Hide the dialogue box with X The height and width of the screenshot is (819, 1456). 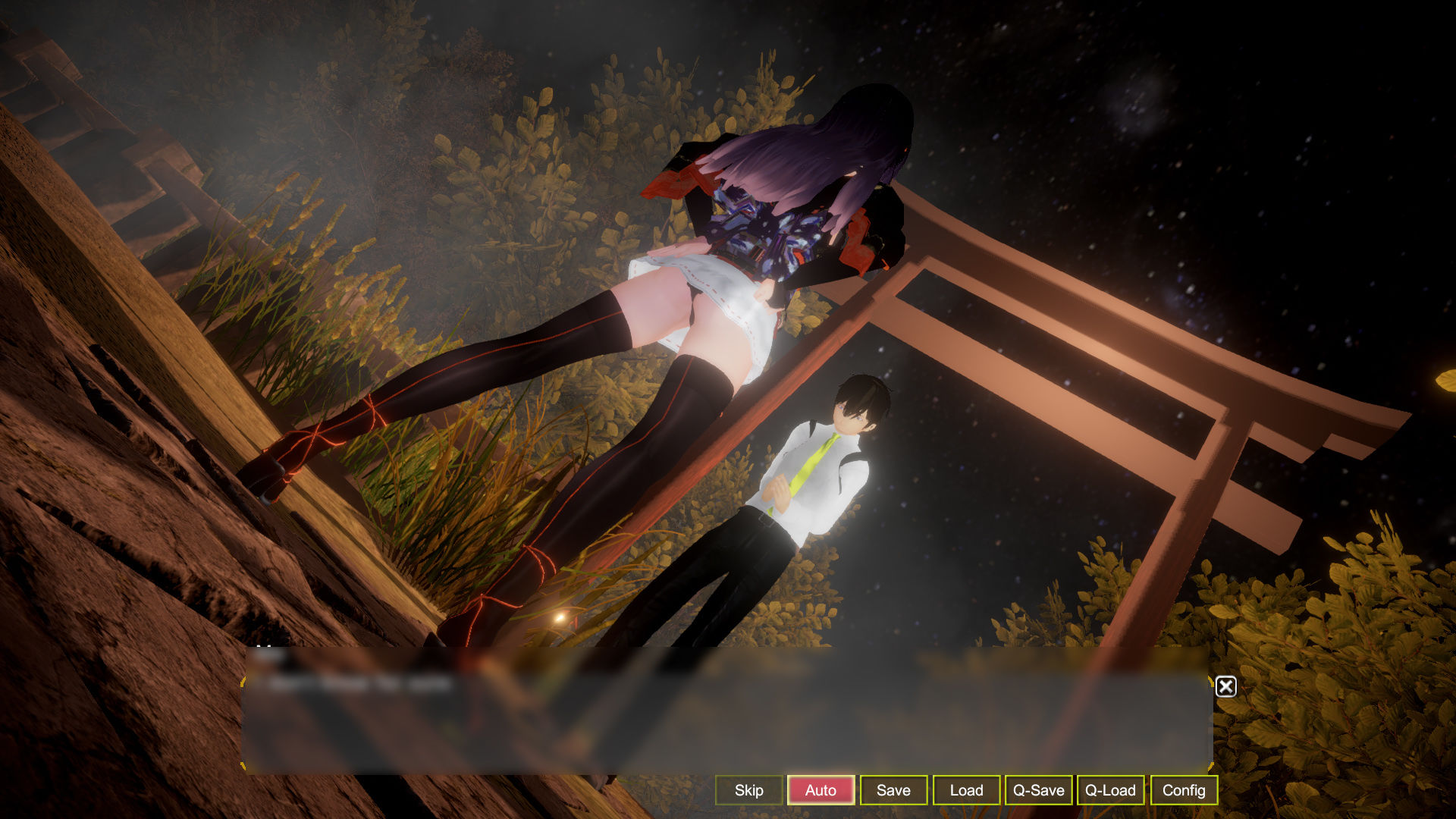click(1225, 686)
